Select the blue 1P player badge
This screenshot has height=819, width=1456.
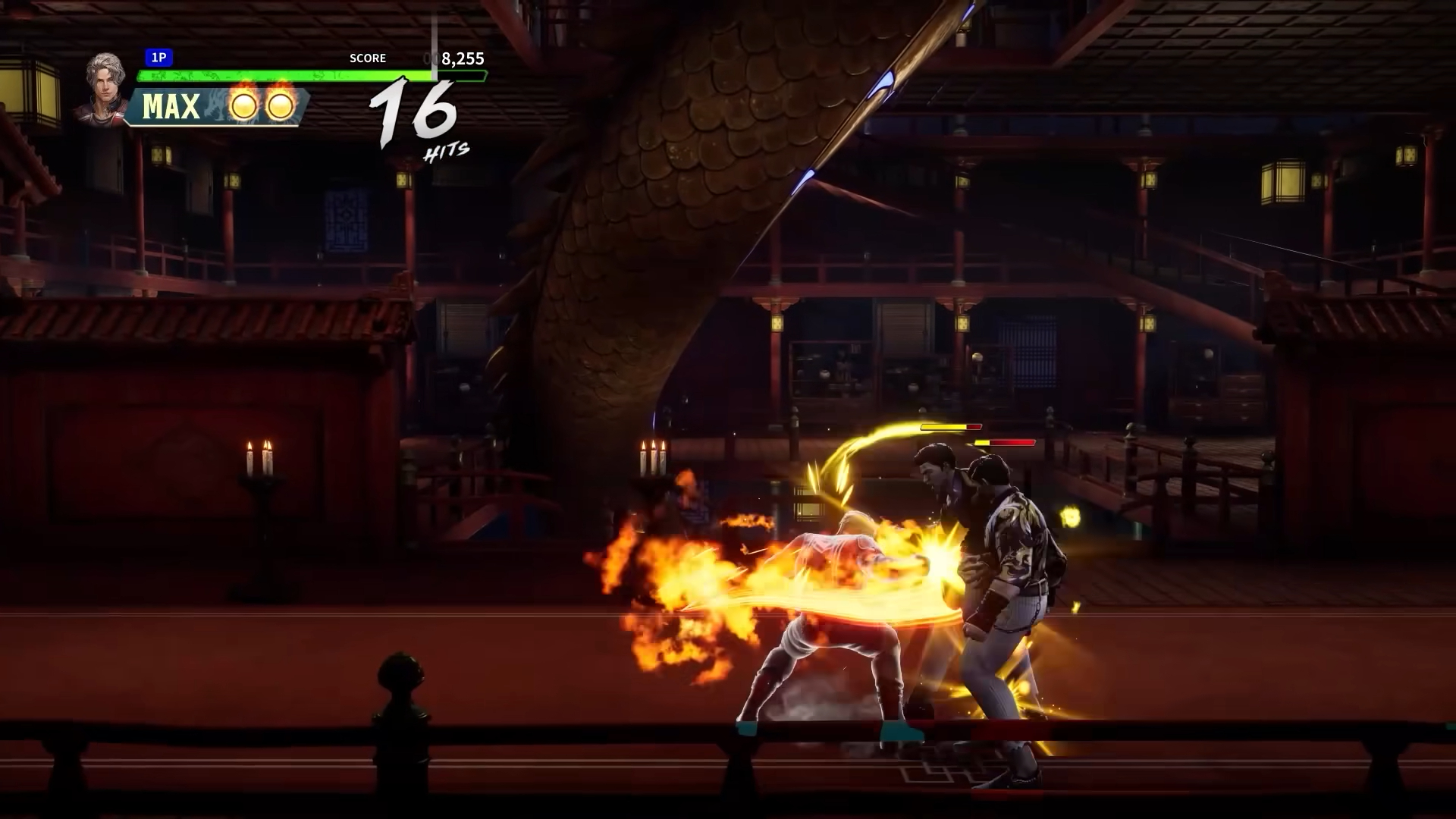159,58
